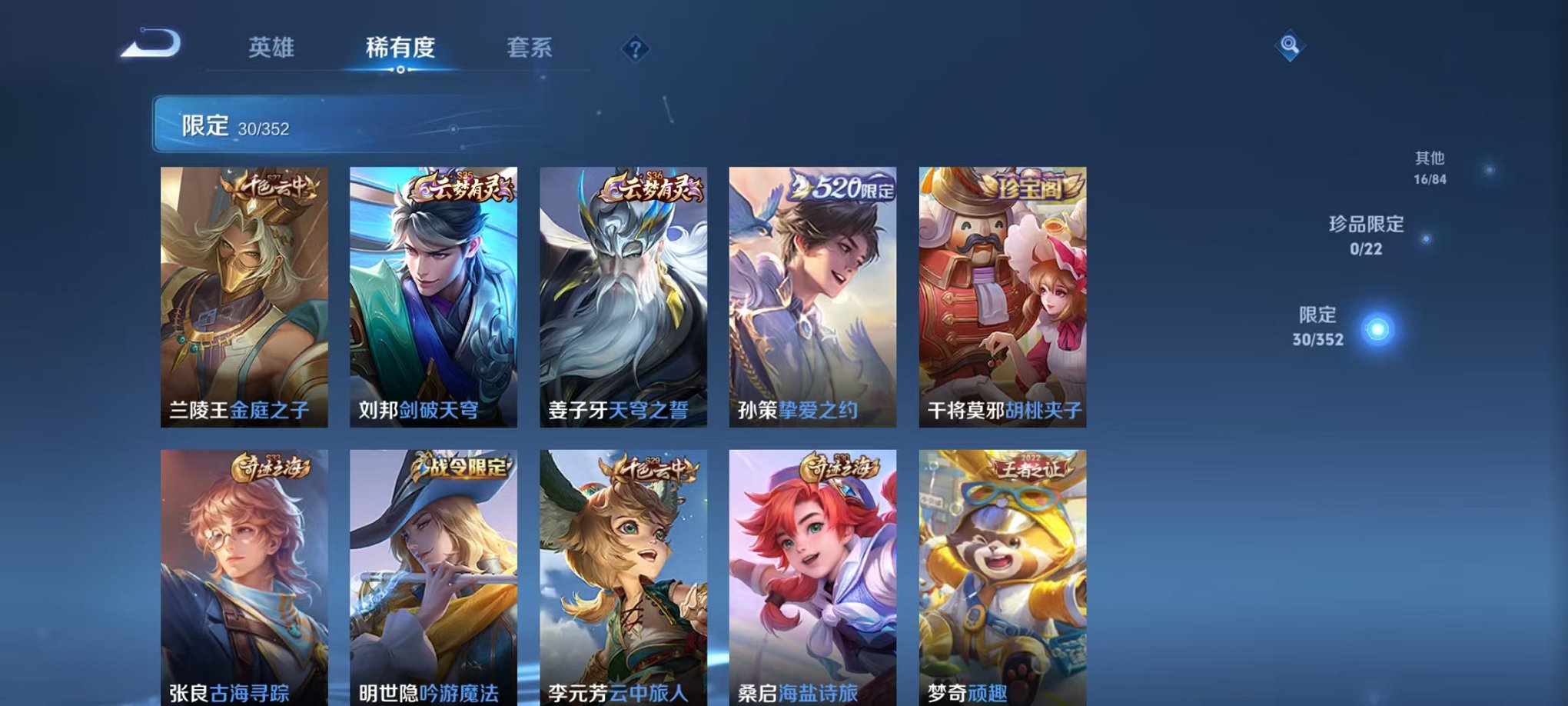Screen dimensions: 1568x706
Task: Click the 其他 16/84 sidebar label
Action: coord(1431,166)
